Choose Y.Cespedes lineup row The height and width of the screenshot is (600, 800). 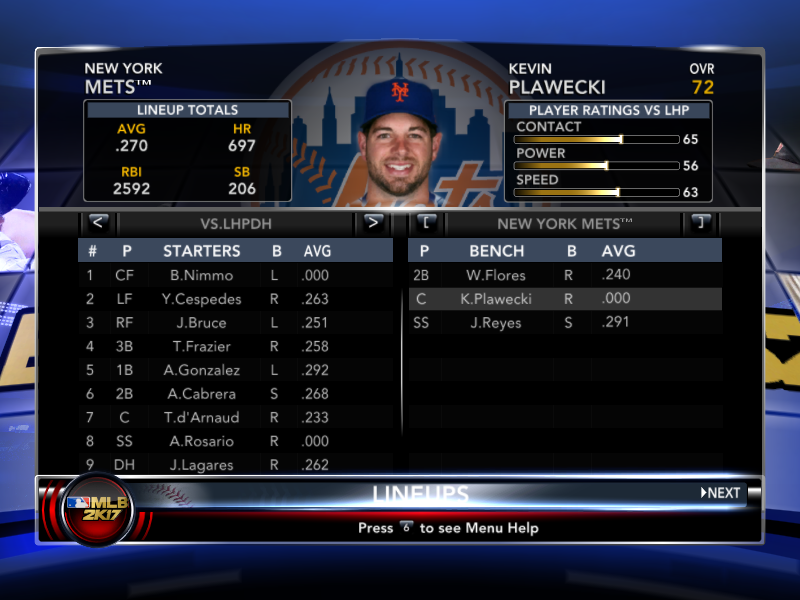click(x=201, y=299)
